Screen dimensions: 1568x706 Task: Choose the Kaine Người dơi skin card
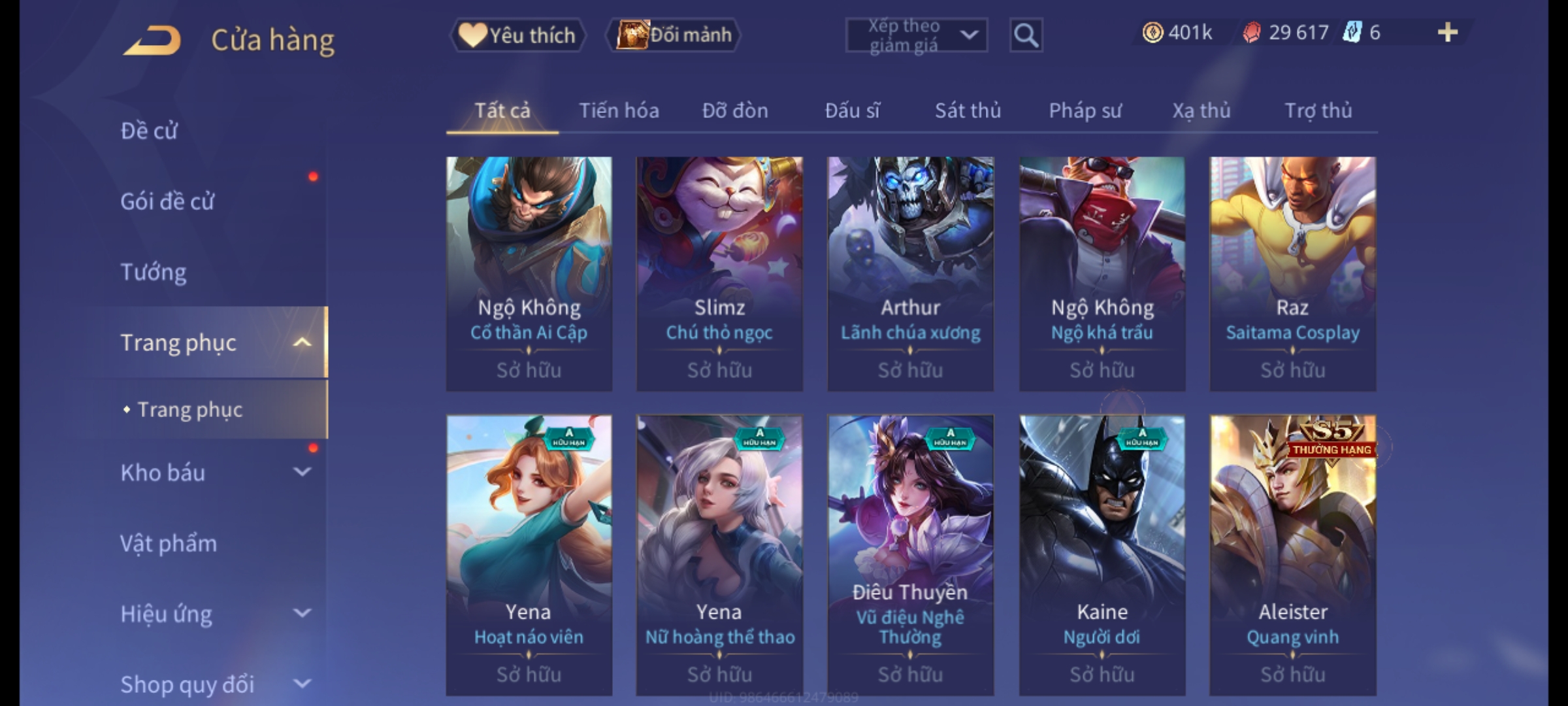[1102, 554]
